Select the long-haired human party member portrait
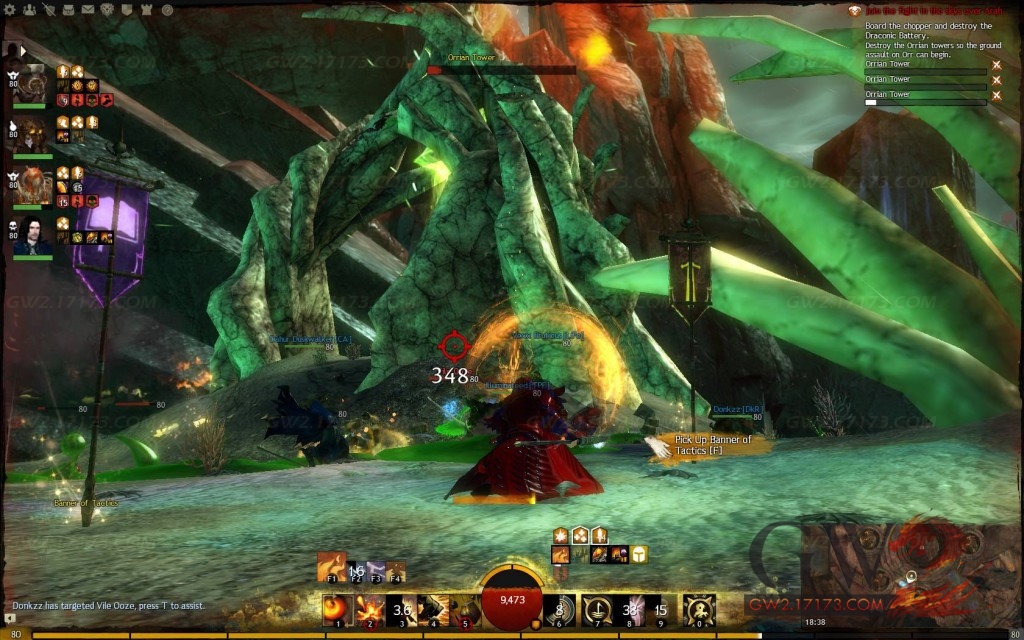 pyautogui.click(x=32, y=238)
